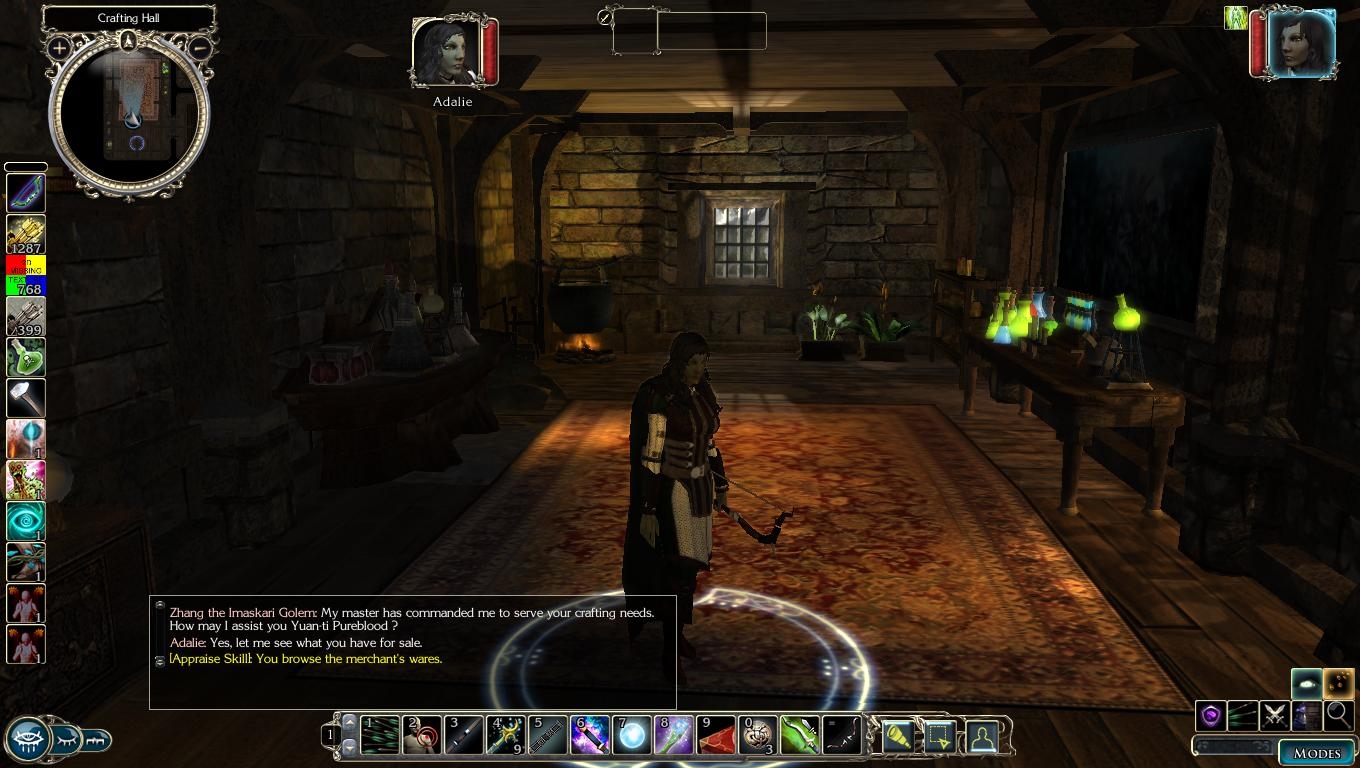Image resolution: width=1360 pixels, height=768 pixels.
Task: Select the green skull poison flask icon
Action: 25,357
